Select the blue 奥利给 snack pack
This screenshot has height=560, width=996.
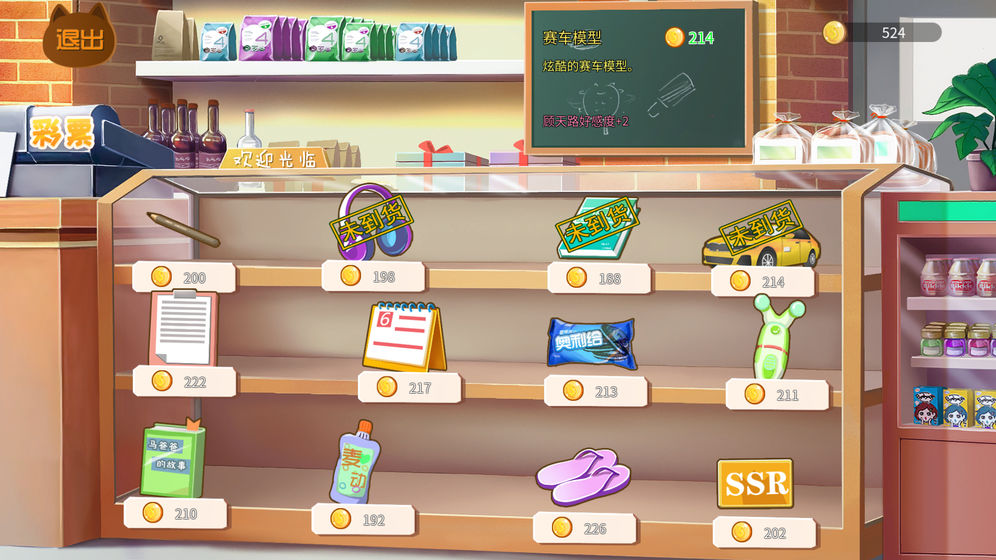[590, 343]
